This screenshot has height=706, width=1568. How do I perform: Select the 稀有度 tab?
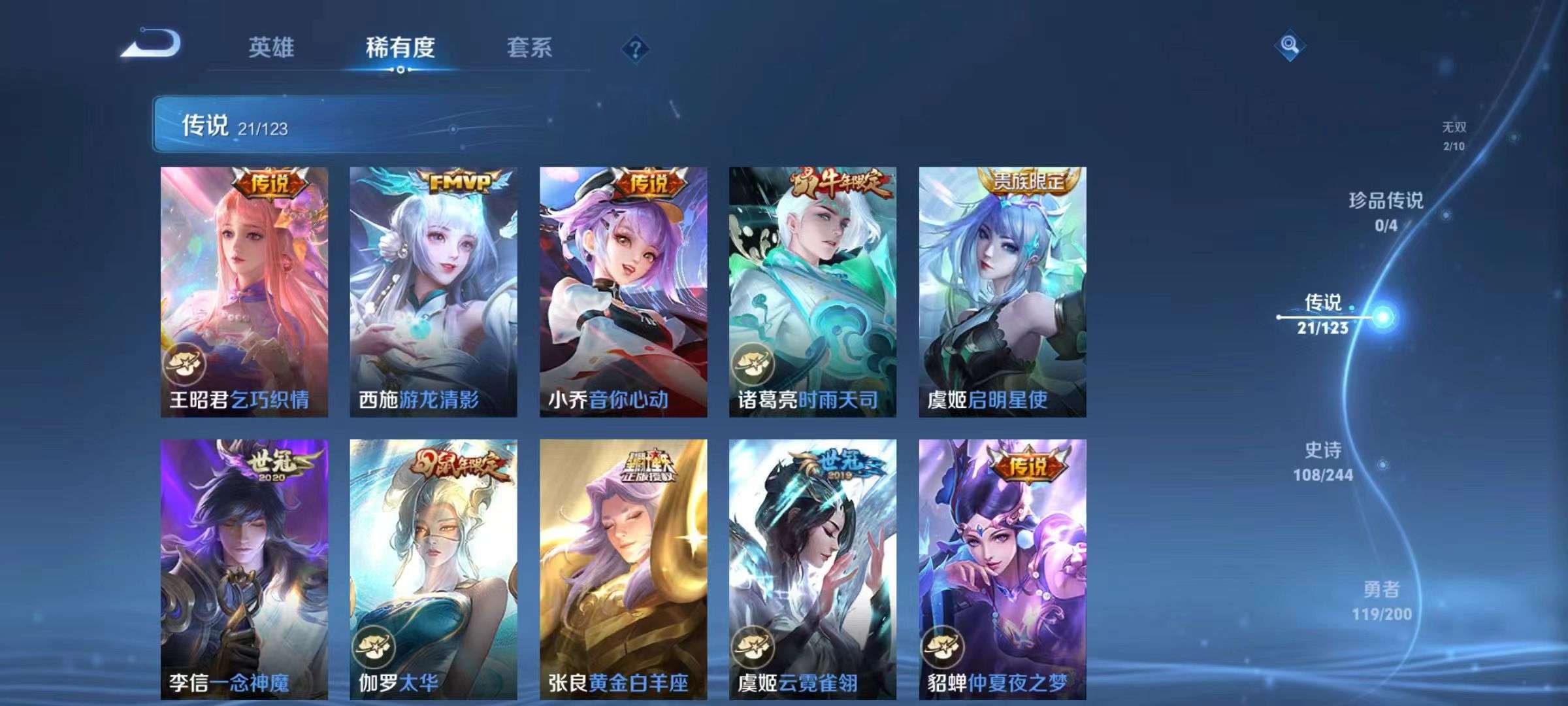(x=400, y=48)
